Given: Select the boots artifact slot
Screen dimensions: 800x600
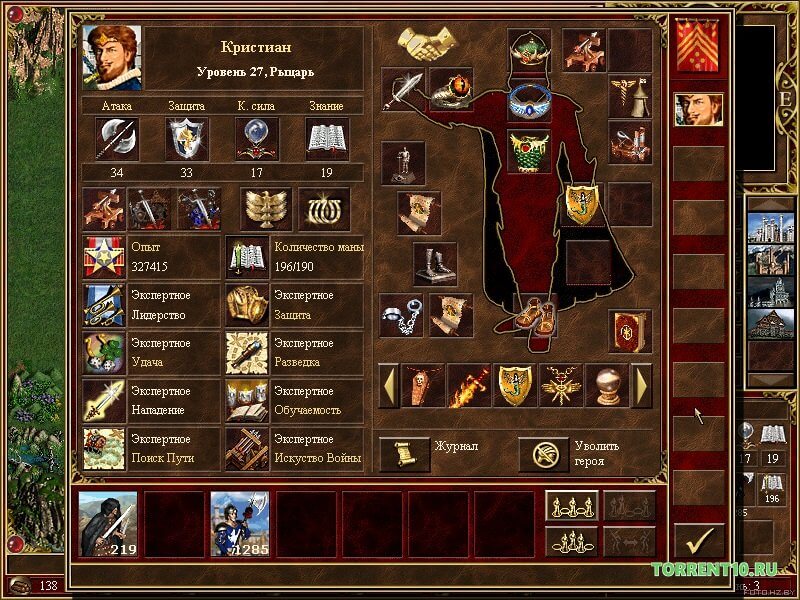Looking at the screenshot, I should 435,264.
